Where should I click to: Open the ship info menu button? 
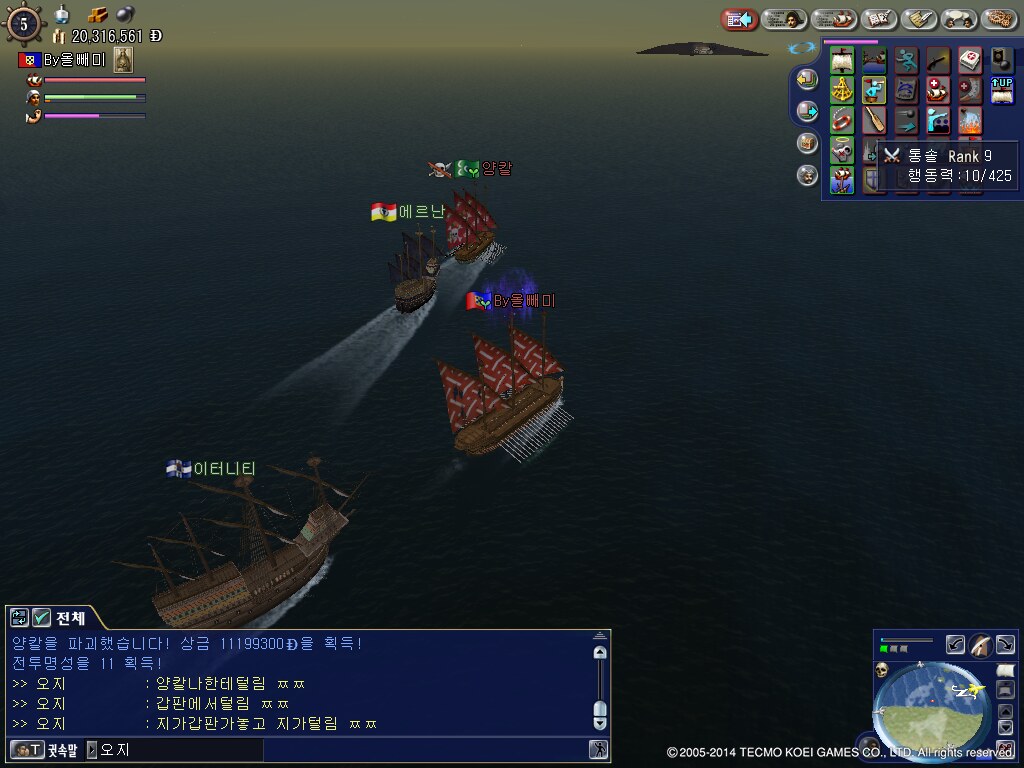pos(833,19)
